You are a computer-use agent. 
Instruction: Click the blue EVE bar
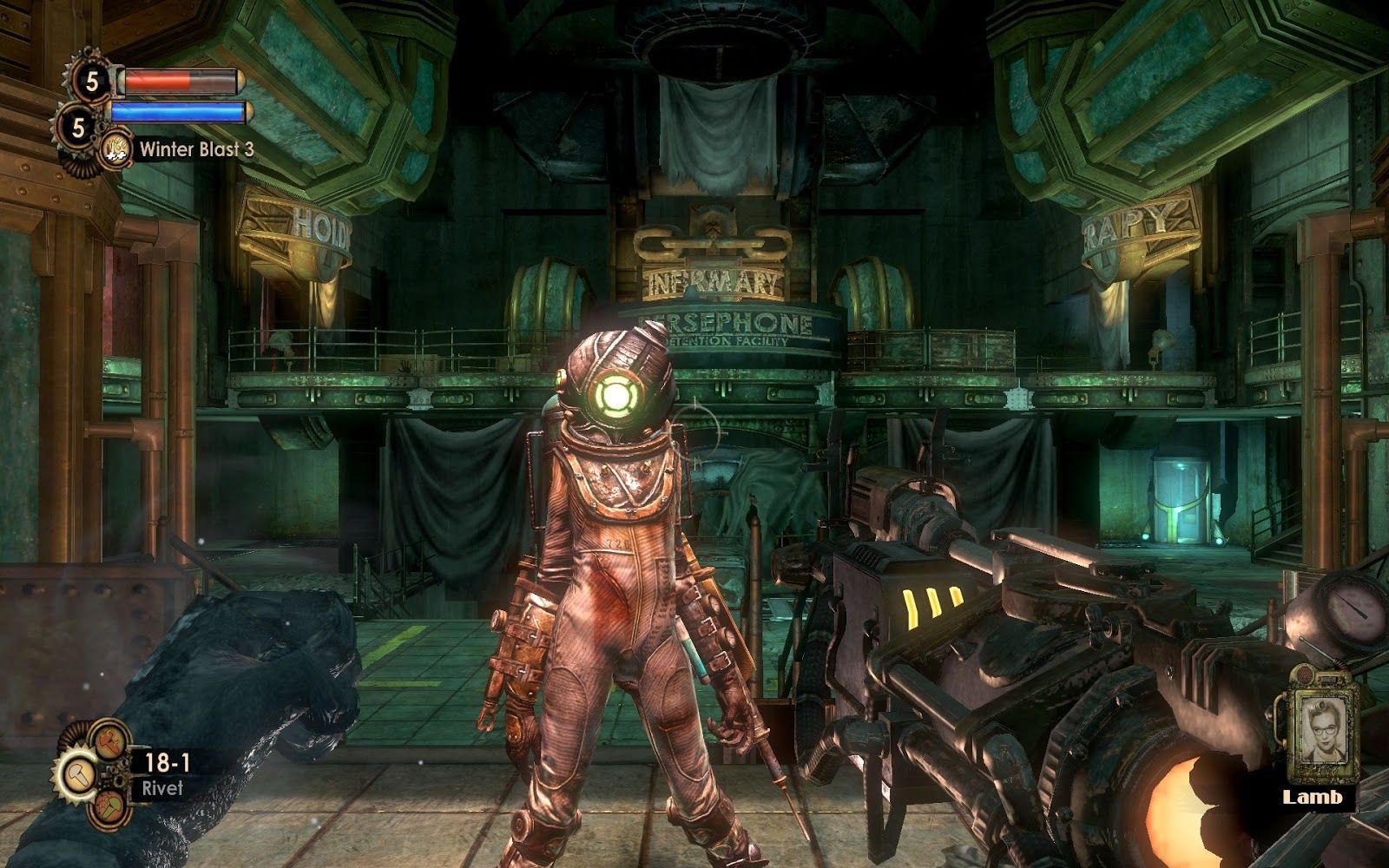(176, 113)
